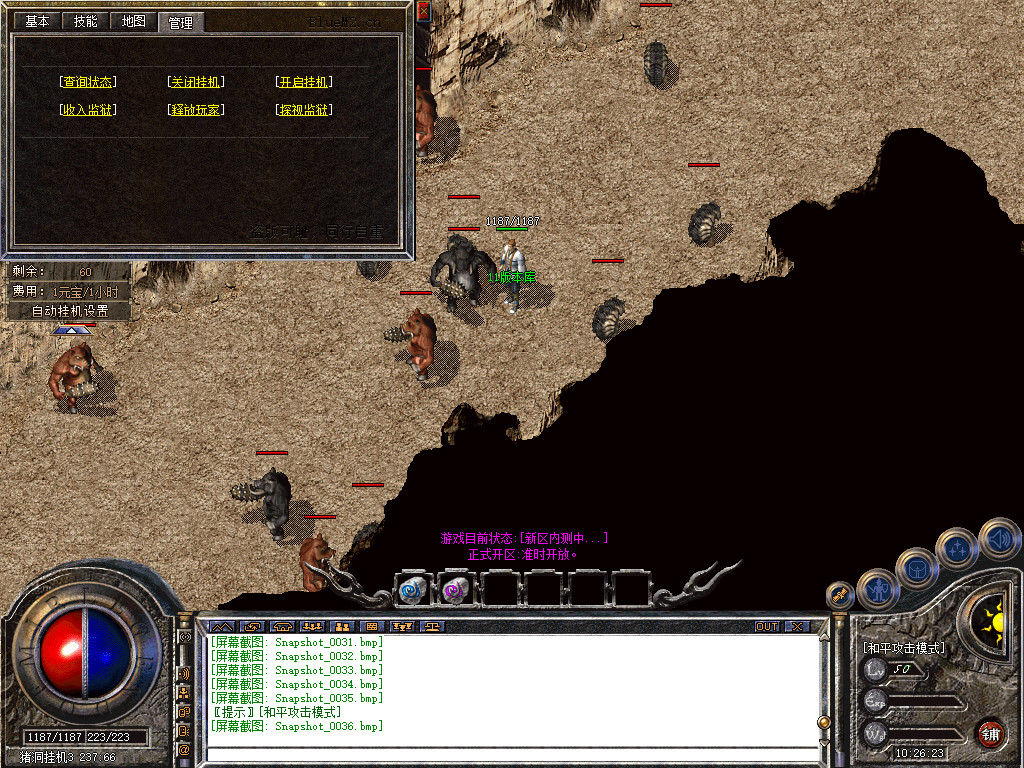Select the 收入监狱 command
This screenshot has width=1024, height=768.
88,110
